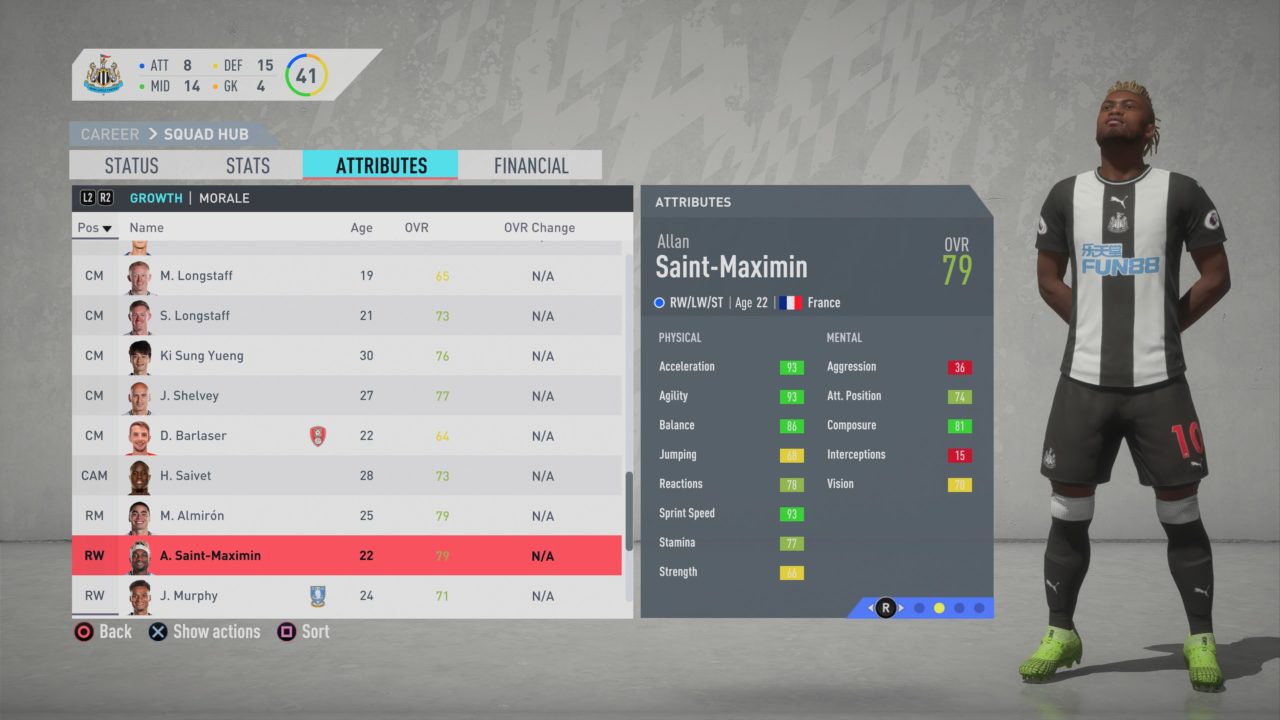Click the X Show actions icon

point(157,631)
